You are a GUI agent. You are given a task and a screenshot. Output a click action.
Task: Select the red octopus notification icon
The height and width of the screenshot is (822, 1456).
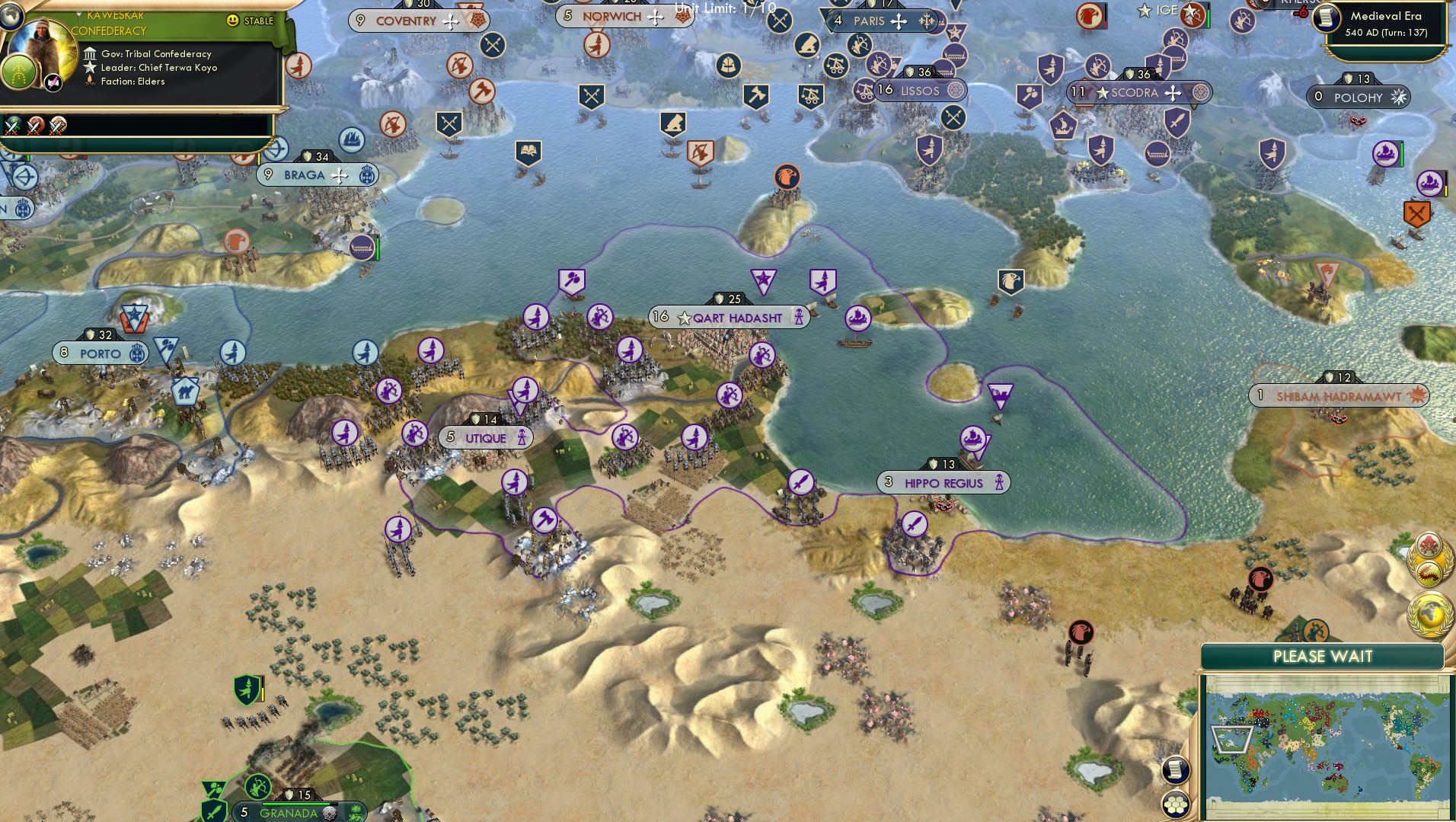(1428, 546)
